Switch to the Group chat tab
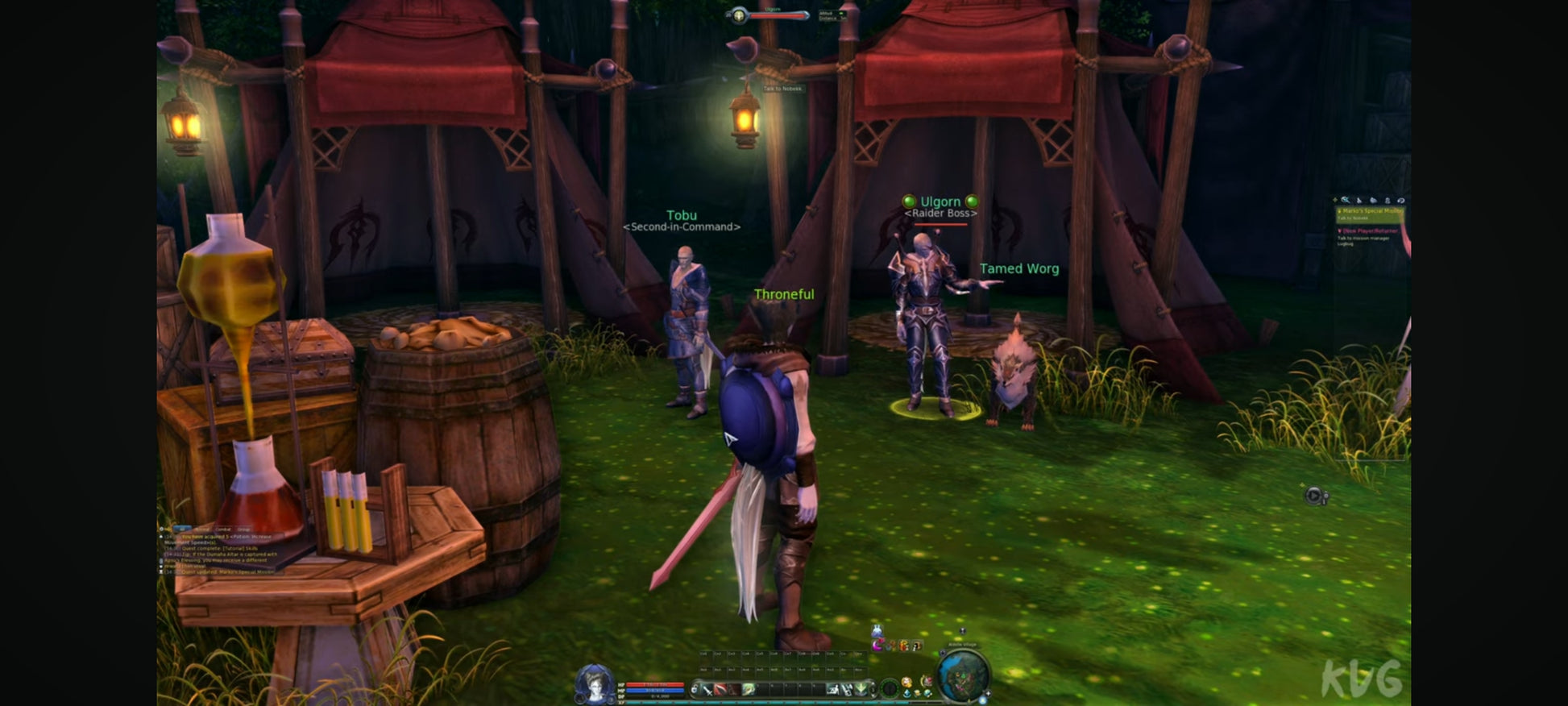This screenshot has width=1568, height=706. (243, 529)
